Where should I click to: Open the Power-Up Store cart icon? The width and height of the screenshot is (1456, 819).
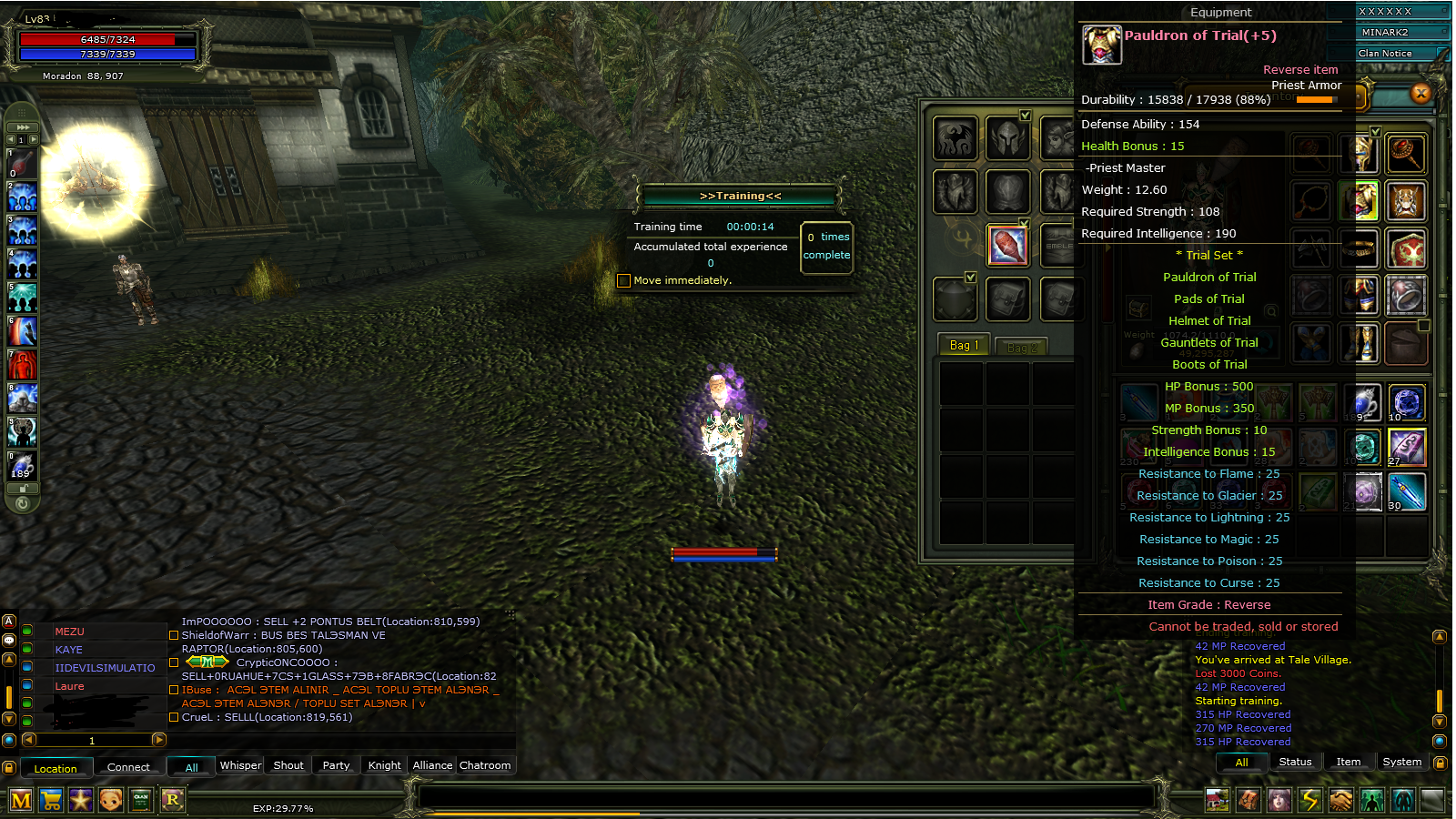pyautogui.click(x=51, y=801)
